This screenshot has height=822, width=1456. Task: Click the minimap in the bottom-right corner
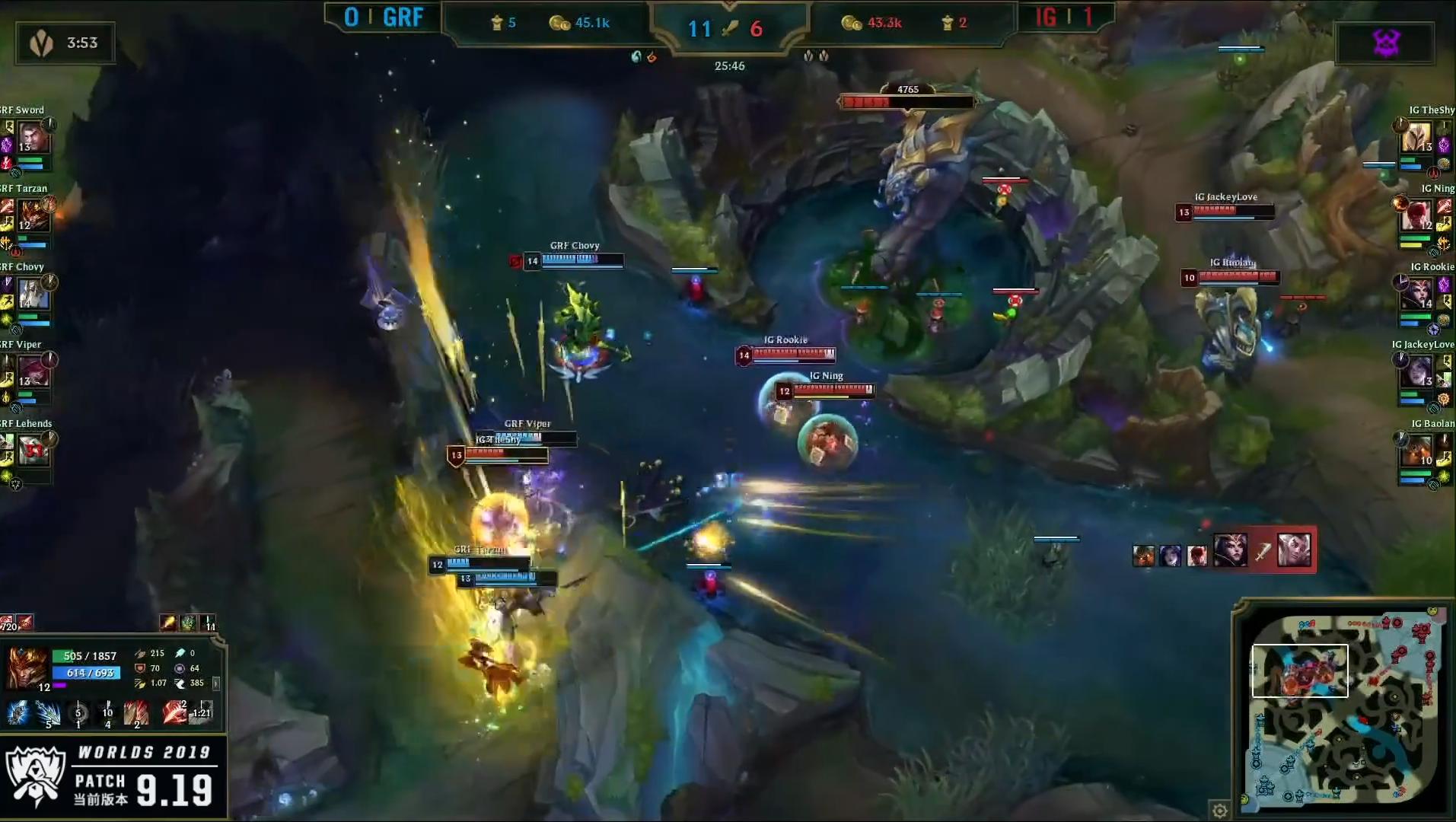tap(1344, 709)
